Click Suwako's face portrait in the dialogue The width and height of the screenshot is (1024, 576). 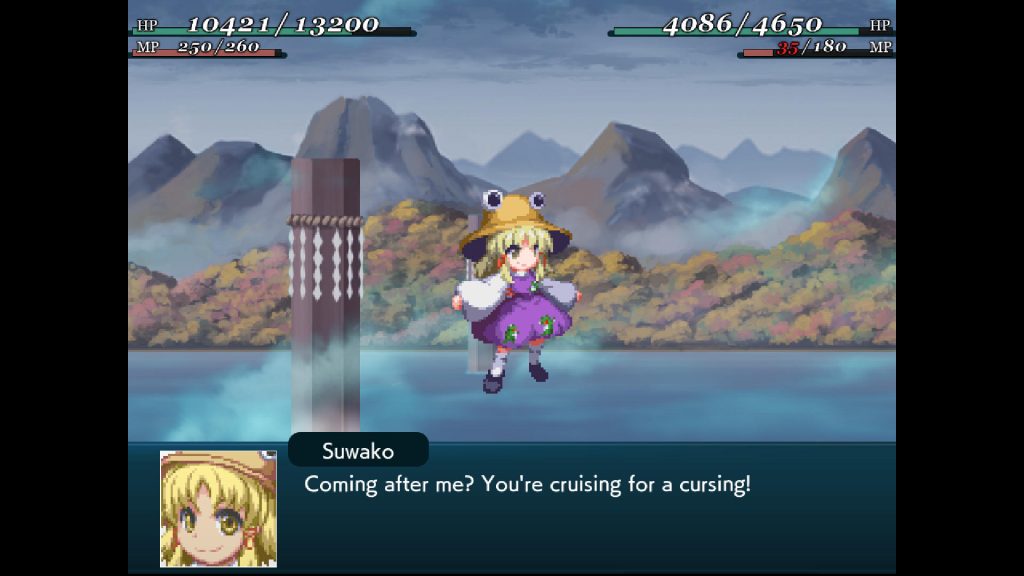[x=218, y=508]
